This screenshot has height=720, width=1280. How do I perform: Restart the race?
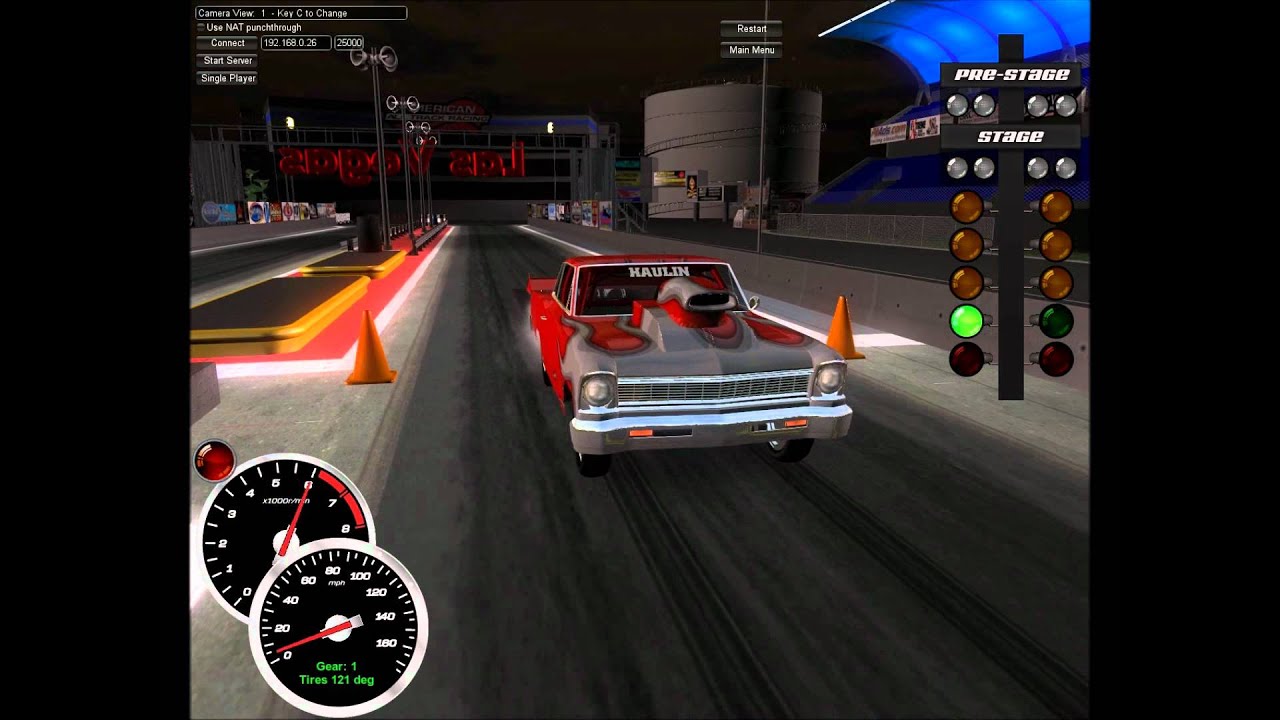click(x=752, y=29)
